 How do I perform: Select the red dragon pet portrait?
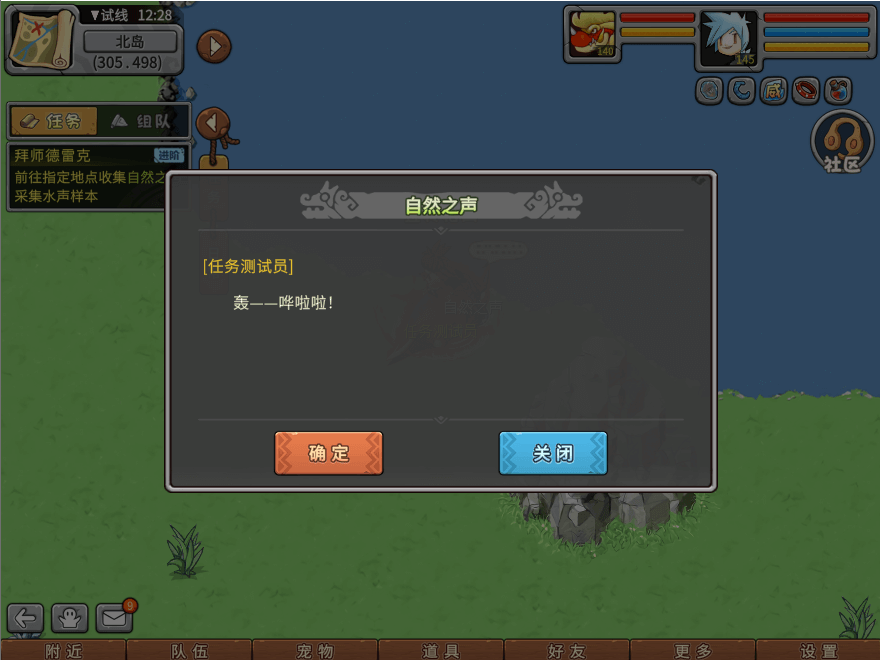pos(592,35)
